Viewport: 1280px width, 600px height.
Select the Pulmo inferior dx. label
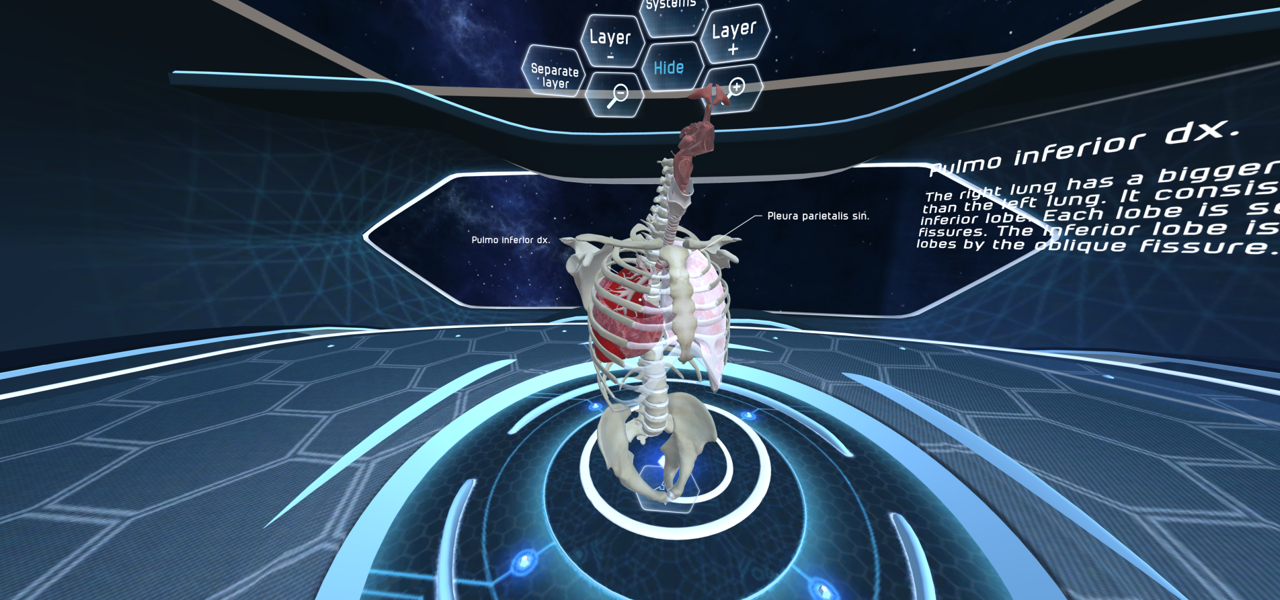point(510,240)
